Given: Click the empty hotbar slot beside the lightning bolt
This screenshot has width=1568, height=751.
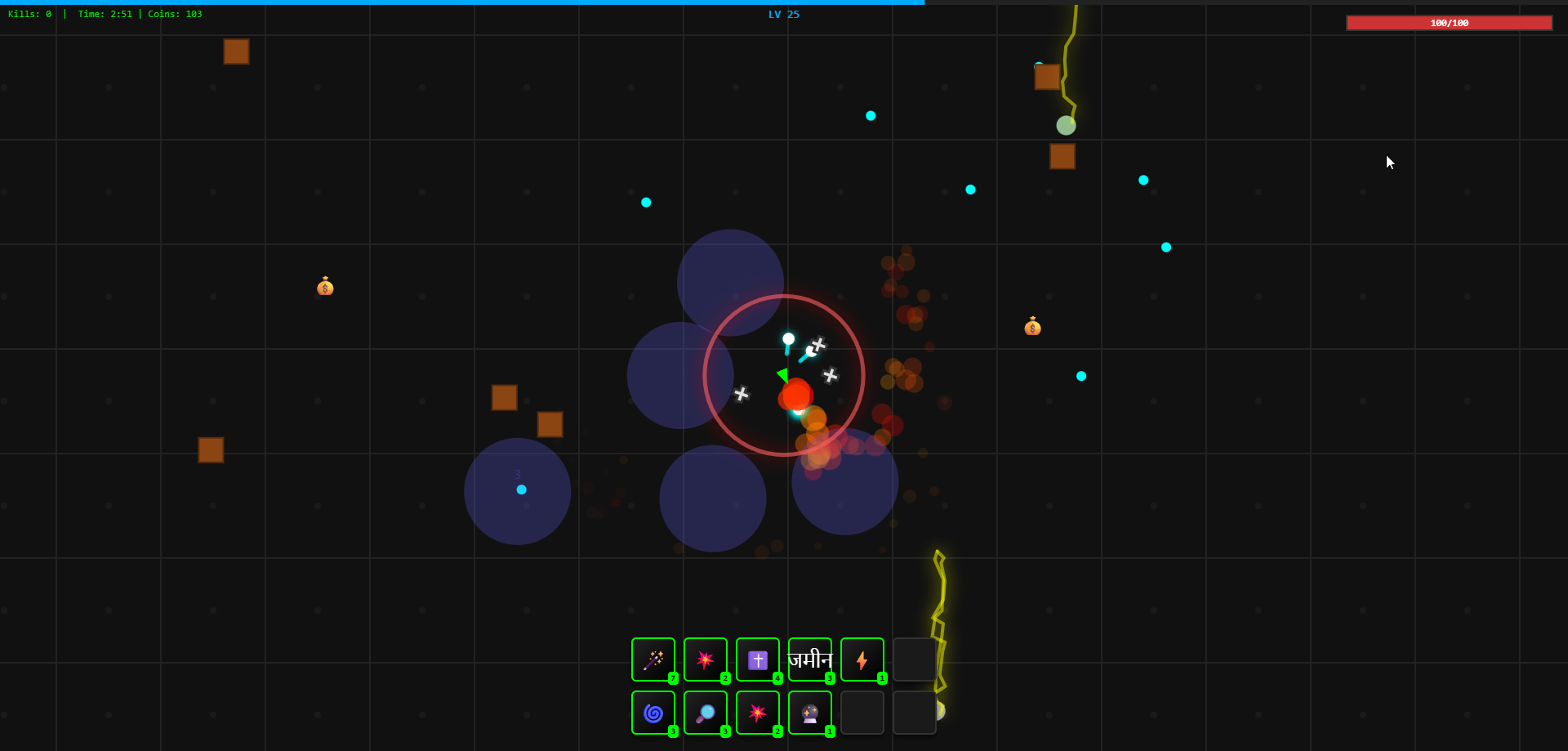Looking at the screenshot, I should tap(915, 660).
